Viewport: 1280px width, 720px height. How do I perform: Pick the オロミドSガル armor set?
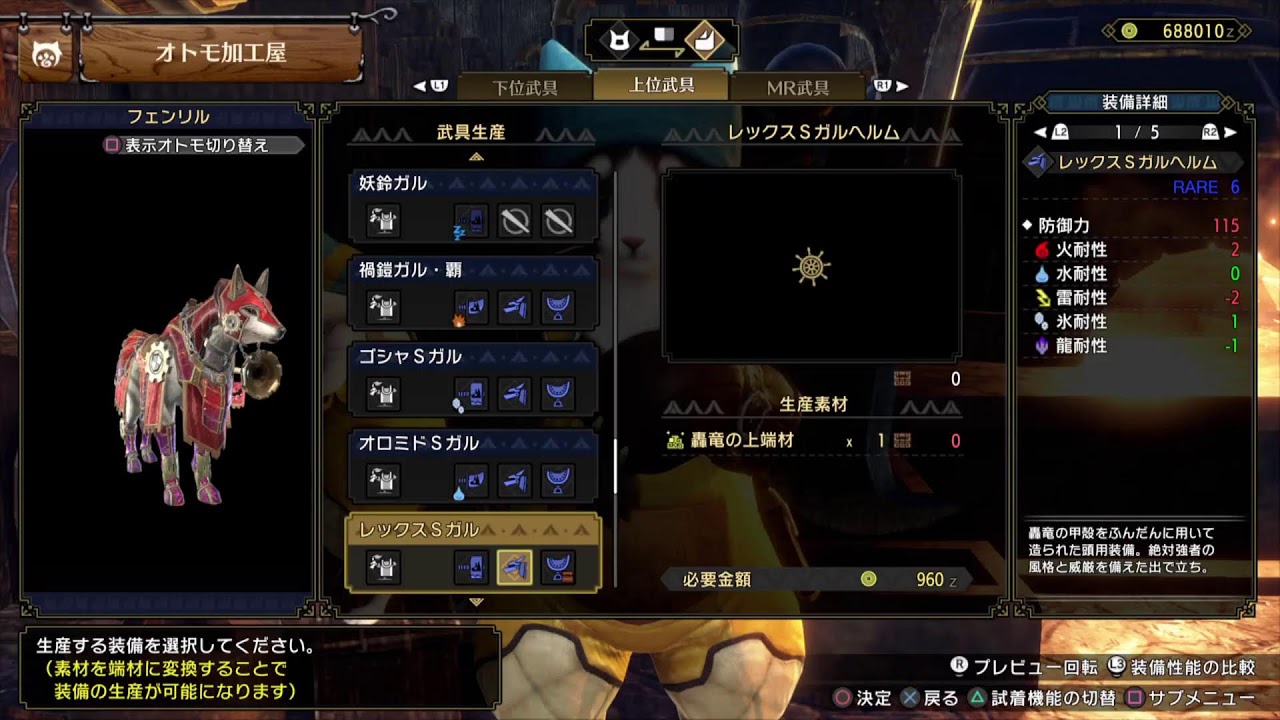pyautogui.click(x=472, y=467)
